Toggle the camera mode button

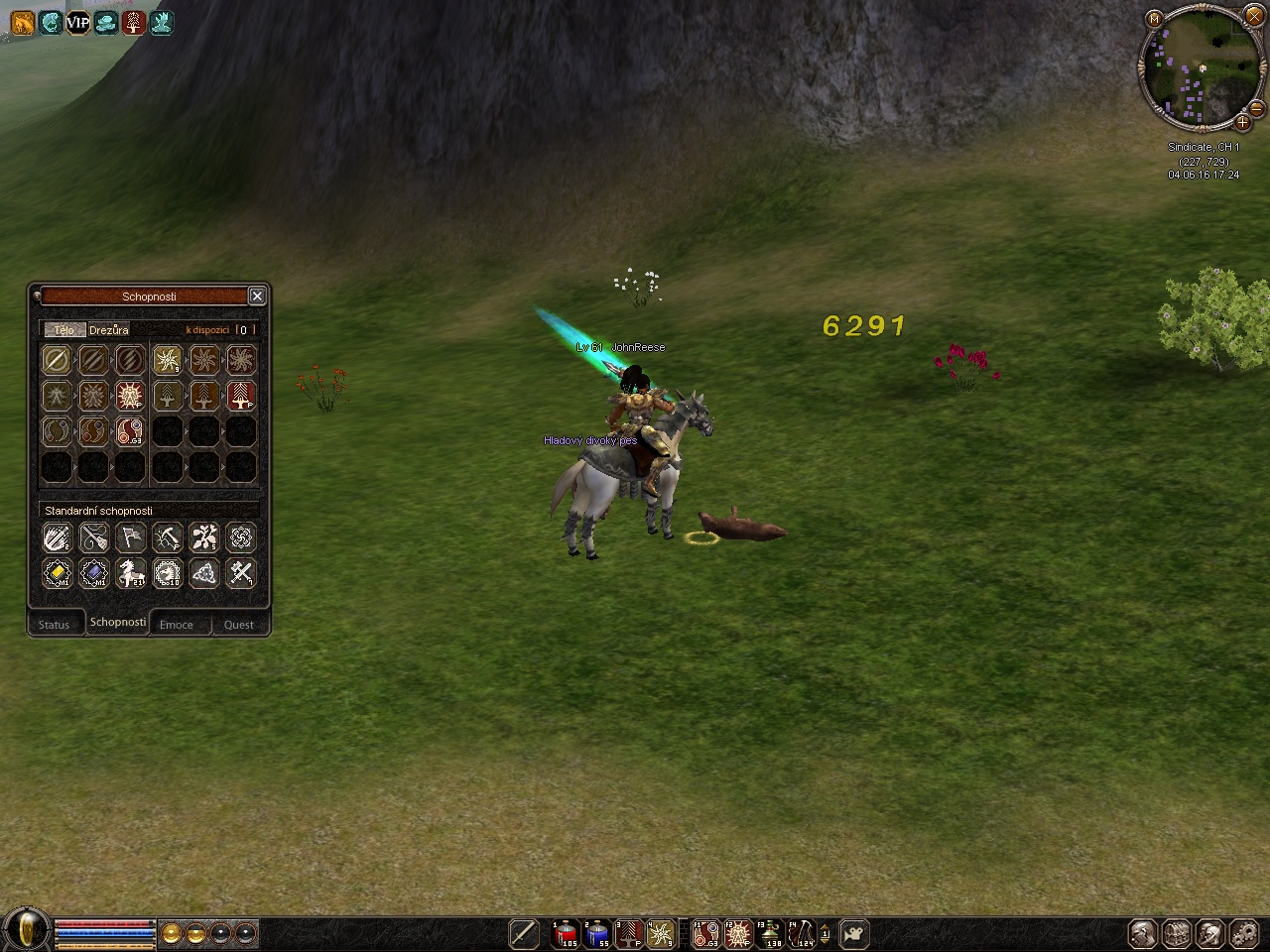854,933
